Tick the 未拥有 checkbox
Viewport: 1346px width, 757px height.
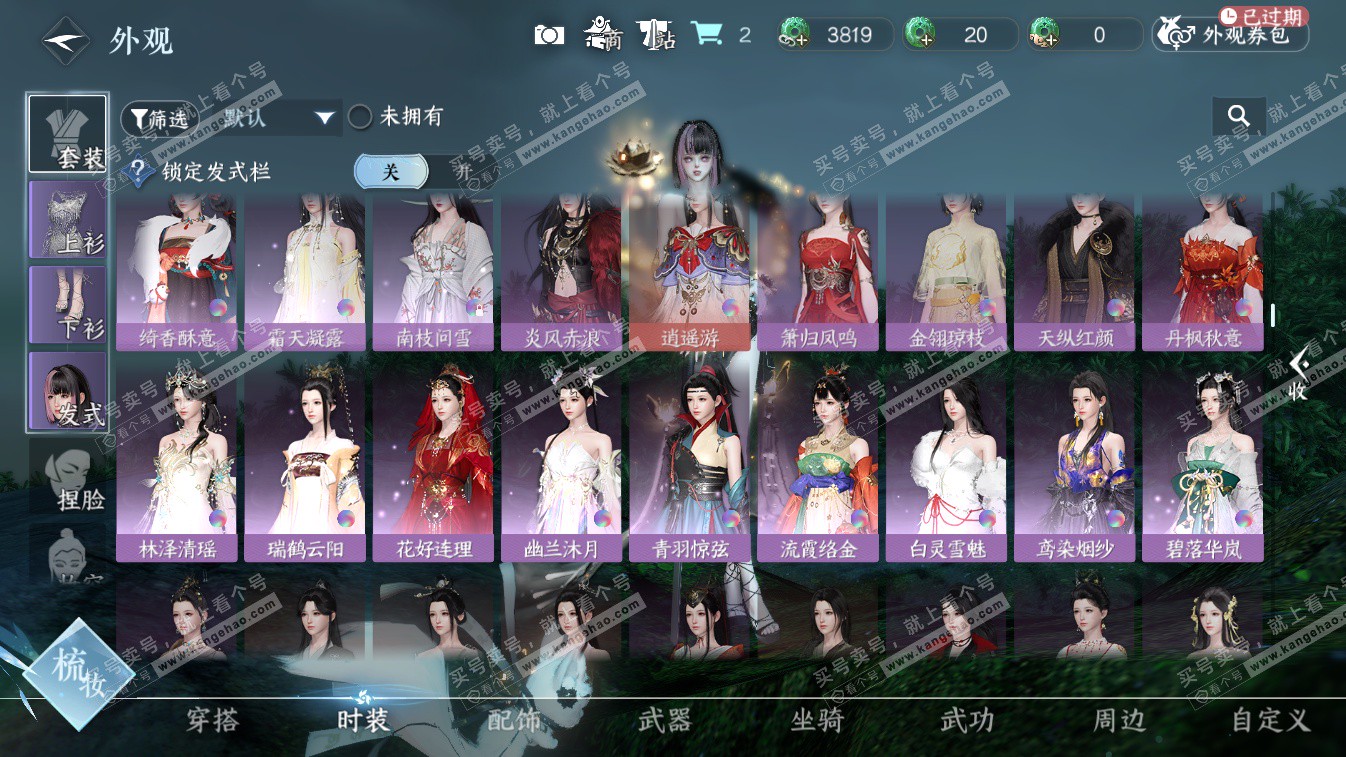361,117
